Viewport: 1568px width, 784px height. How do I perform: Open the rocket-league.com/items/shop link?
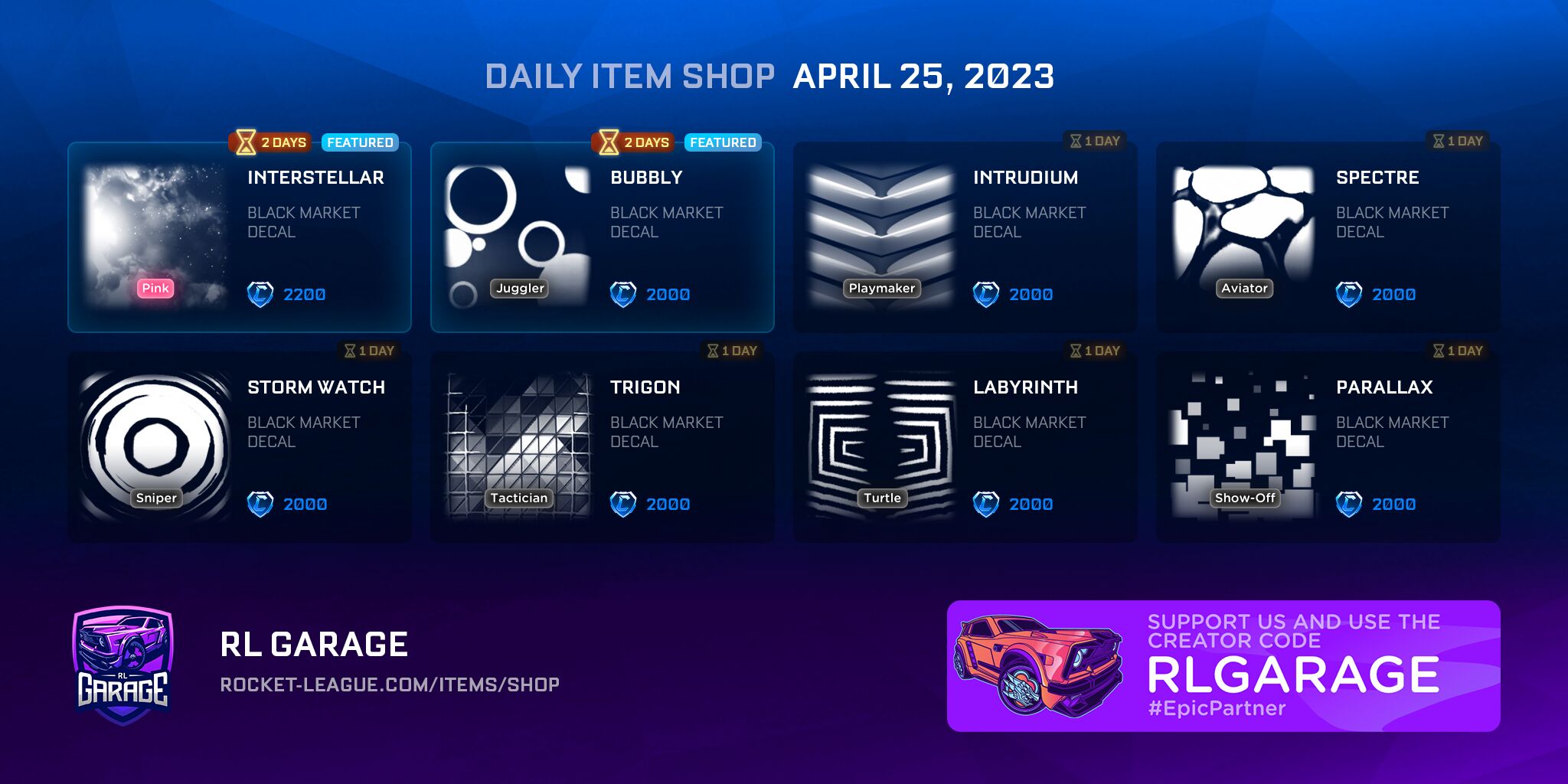[x=390, y=684]
